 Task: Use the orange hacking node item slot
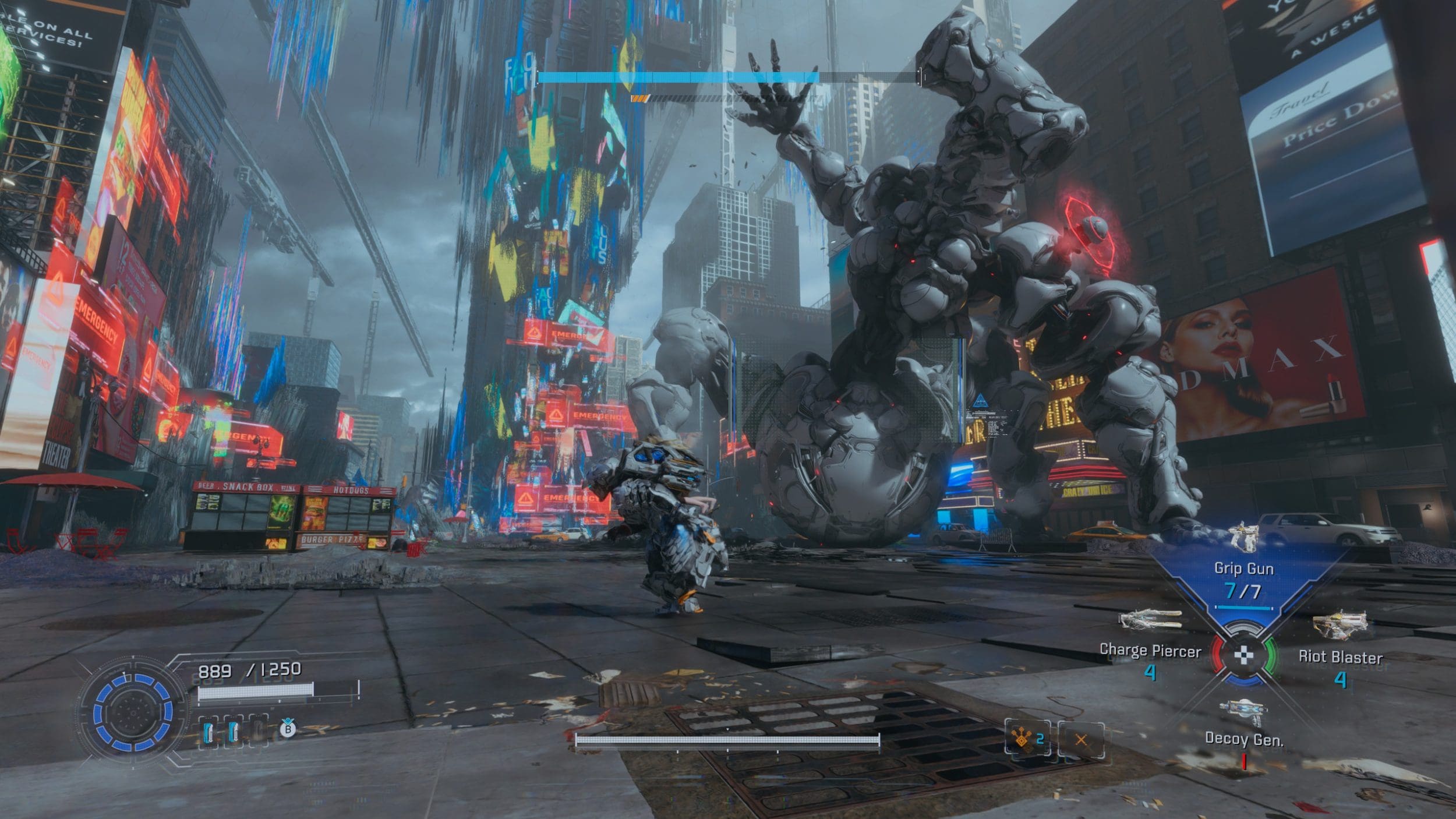pyautogui.click(x=1027, y=739)
